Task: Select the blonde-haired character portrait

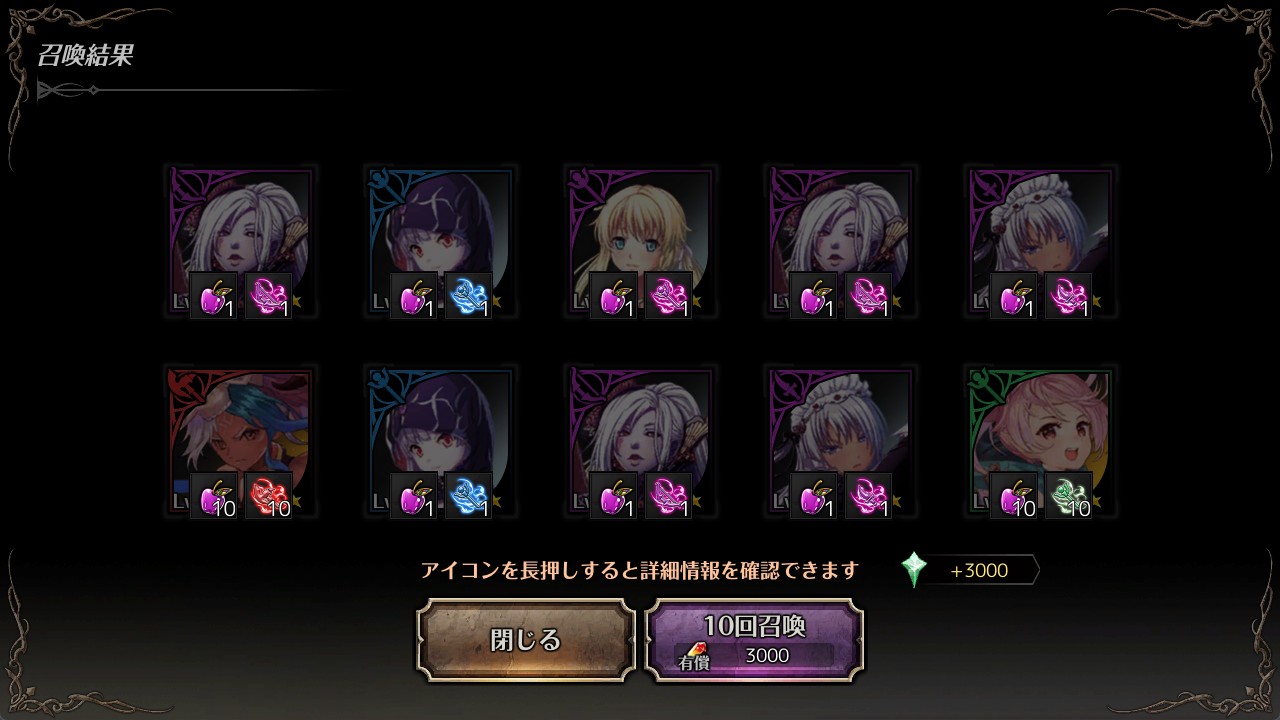Action: pyautogui.click(x=640, y=240)
